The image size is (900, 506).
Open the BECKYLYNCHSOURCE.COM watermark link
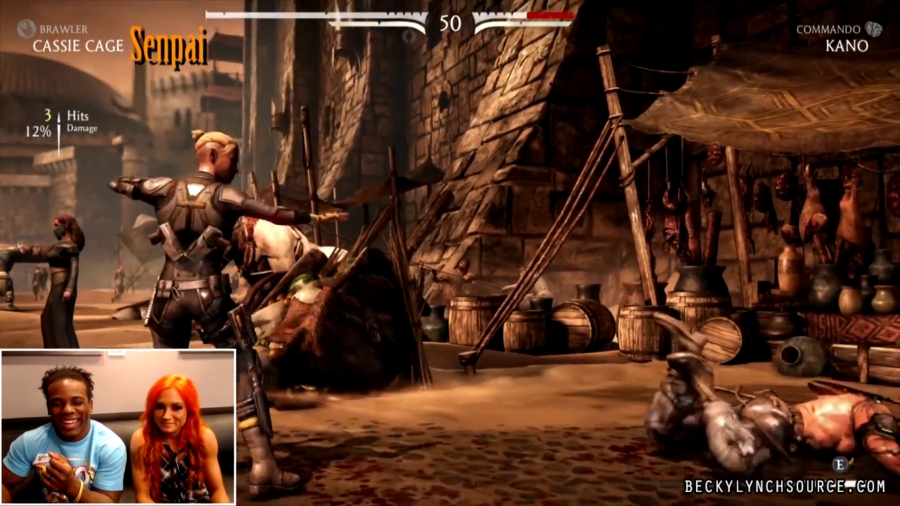pyautogui.click(x=785, y=486)
